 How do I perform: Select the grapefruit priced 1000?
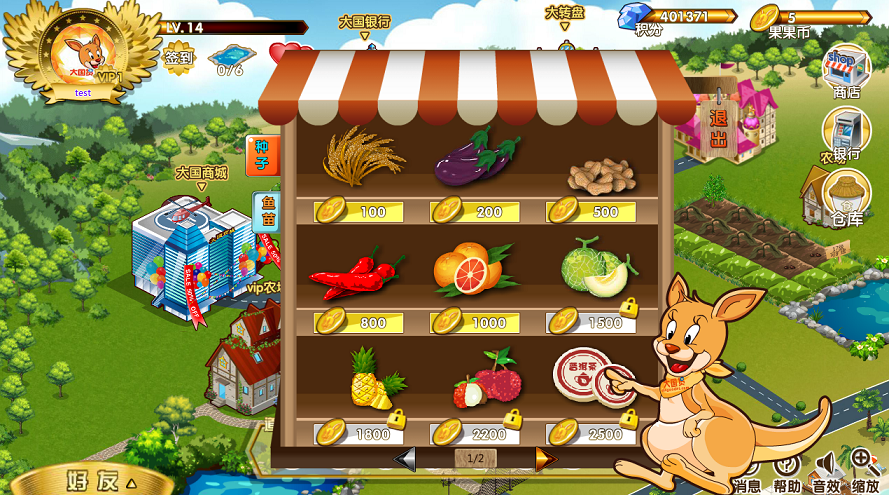tap(470, 270)
